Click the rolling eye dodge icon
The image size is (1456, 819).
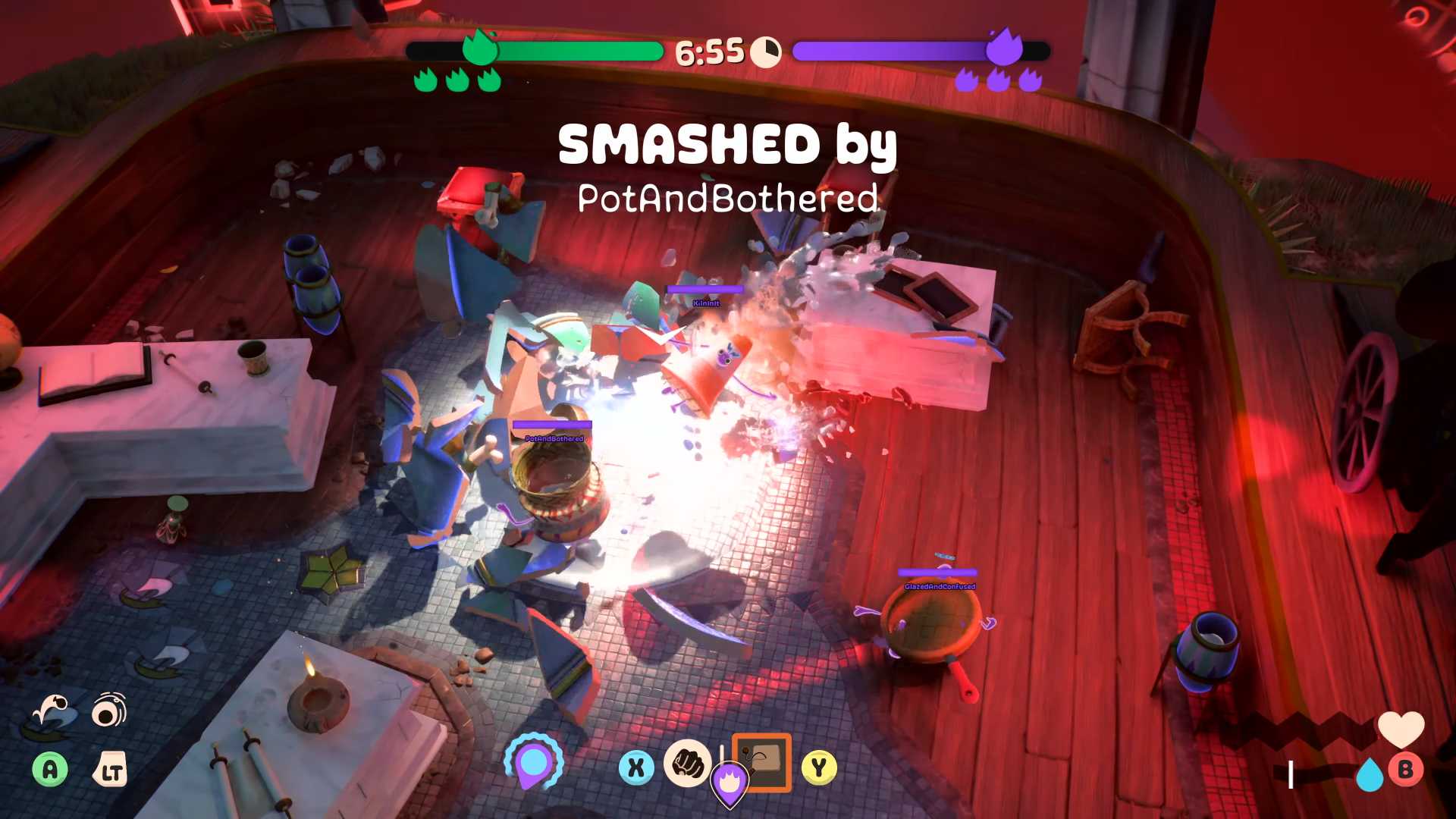click(x=108, y=711)
